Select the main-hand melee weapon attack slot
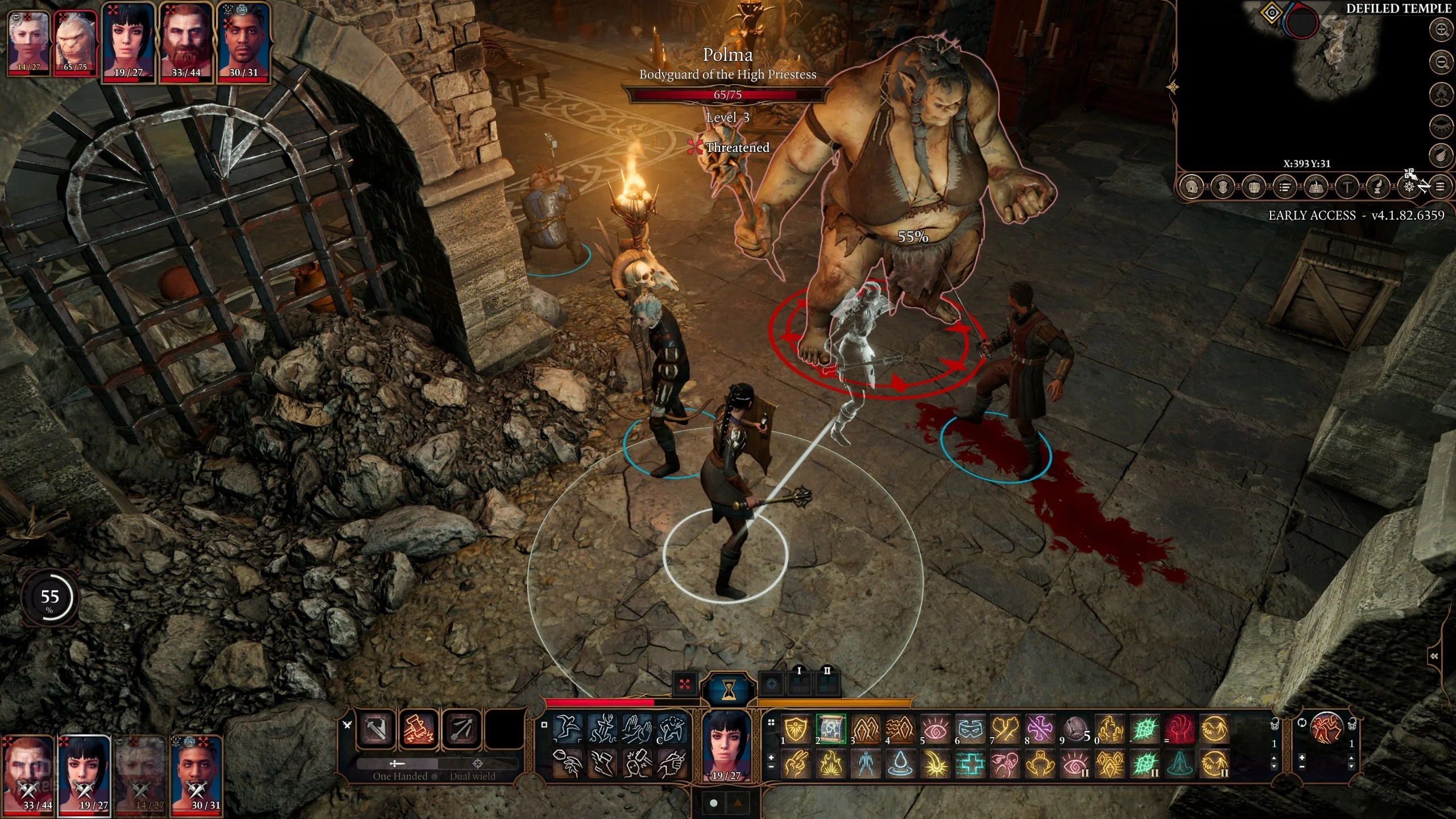The width and height of the screenshot is (1456, 819). (376, 729)
